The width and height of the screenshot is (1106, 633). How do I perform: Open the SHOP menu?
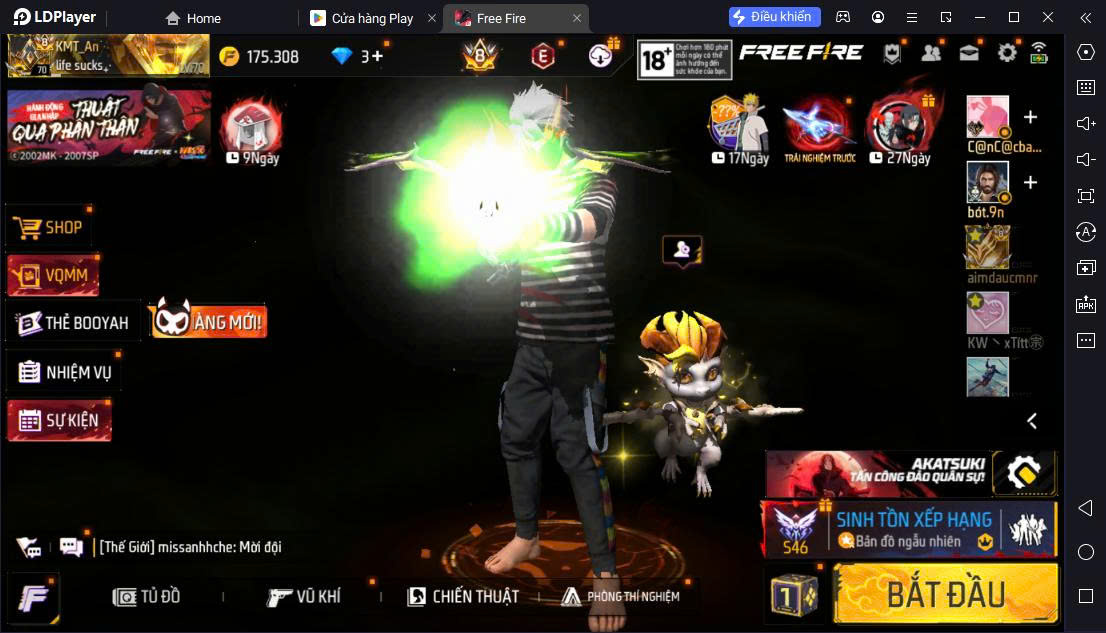tap(50, 228)
